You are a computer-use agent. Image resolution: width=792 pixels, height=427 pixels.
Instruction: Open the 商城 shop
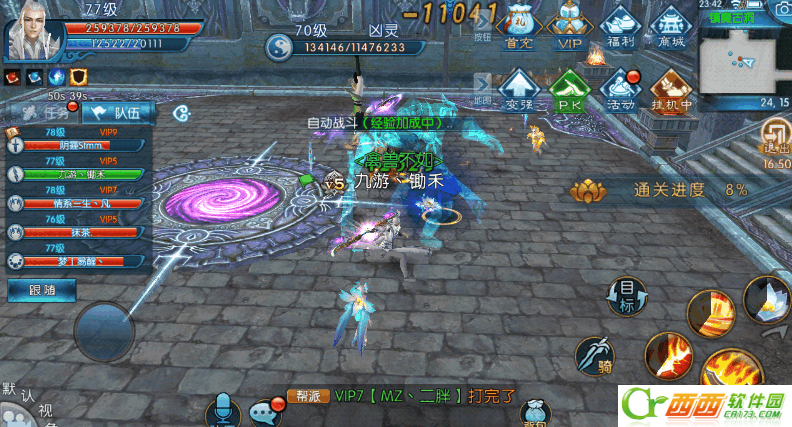pos(672,25)
